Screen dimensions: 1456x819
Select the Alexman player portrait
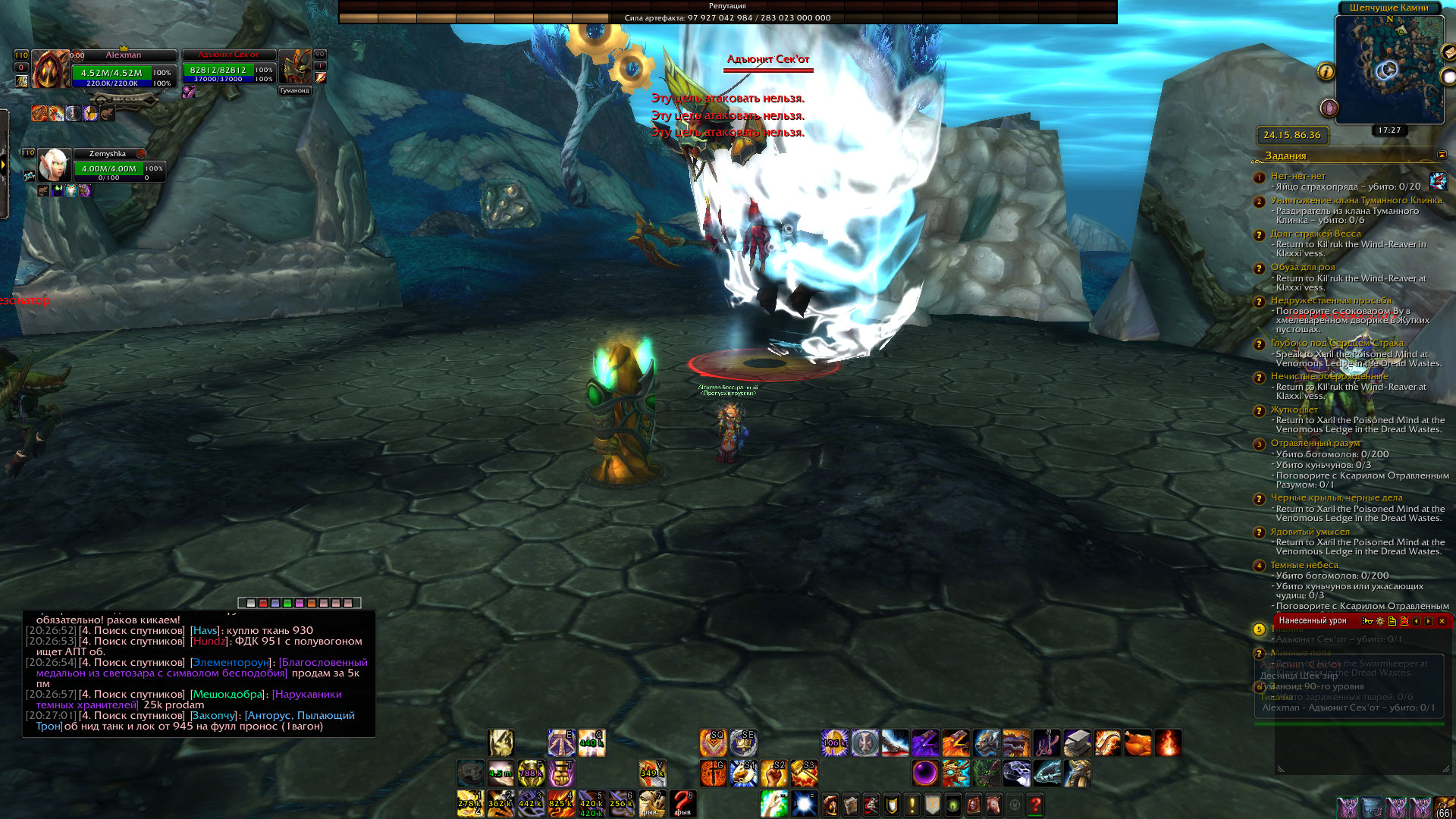pos(50,70)
